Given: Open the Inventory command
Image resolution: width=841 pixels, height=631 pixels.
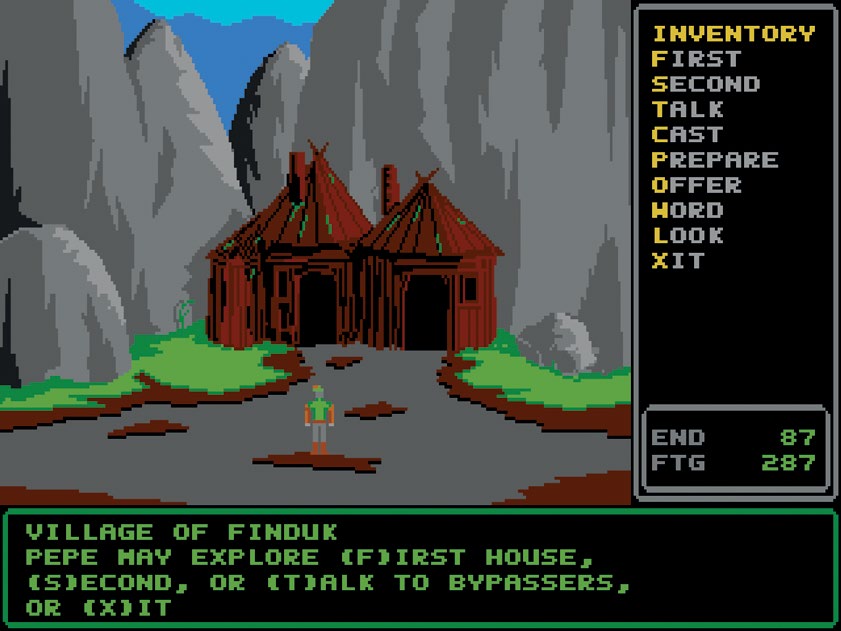Looking at the screenshot, I should click(733, 34).
